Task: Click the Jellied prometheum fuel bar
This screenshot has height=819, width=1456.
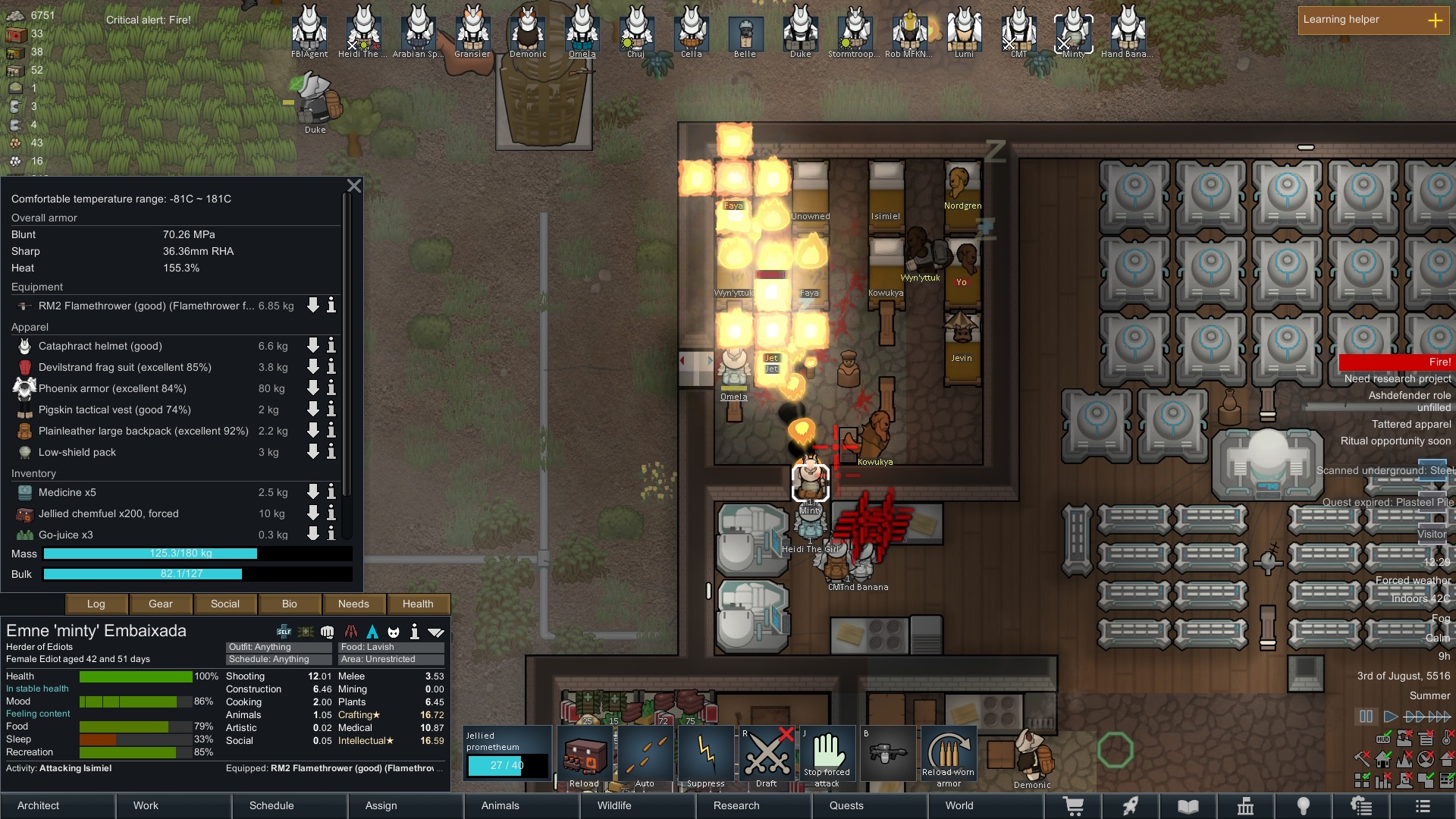Action: (x=507, y=766)
